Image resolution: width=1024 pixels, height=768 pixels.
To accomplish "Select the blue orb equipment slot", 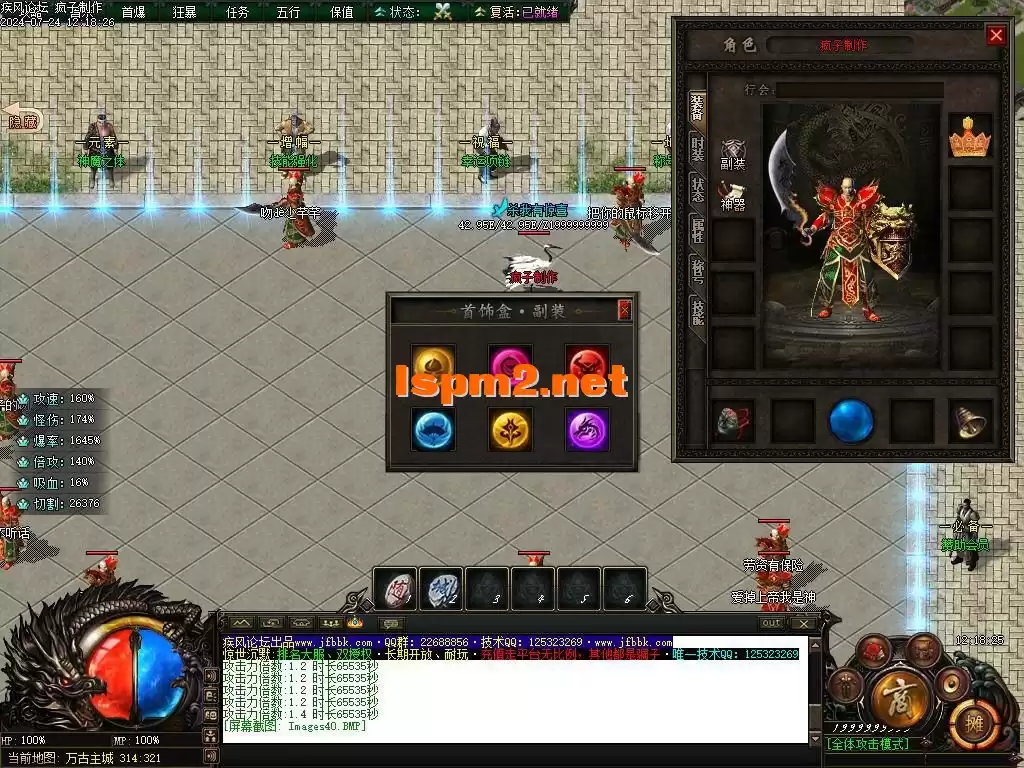I will pyautogui.click(x=851, y=421).
